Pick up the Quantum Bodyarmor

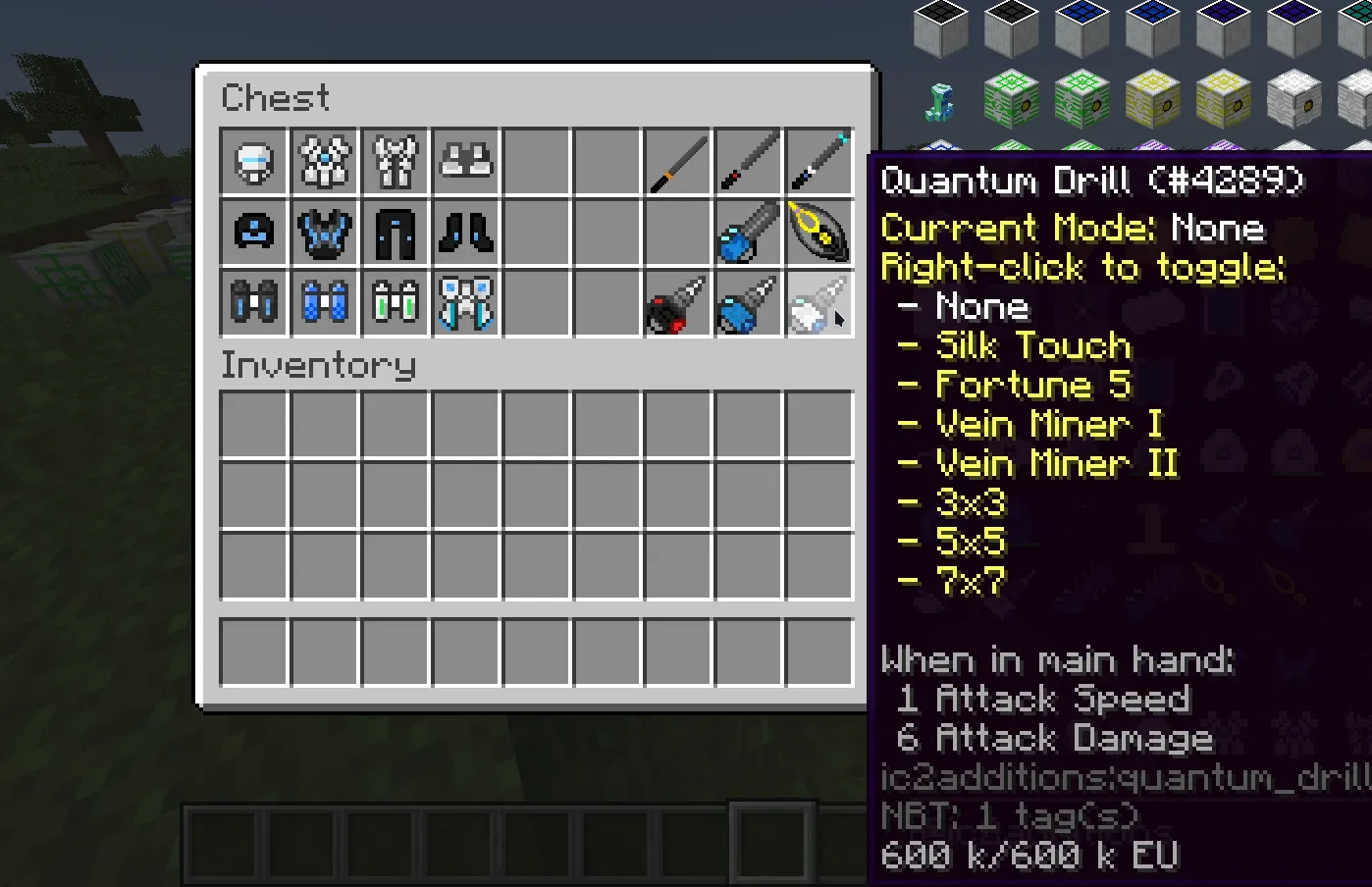(325, 162)
